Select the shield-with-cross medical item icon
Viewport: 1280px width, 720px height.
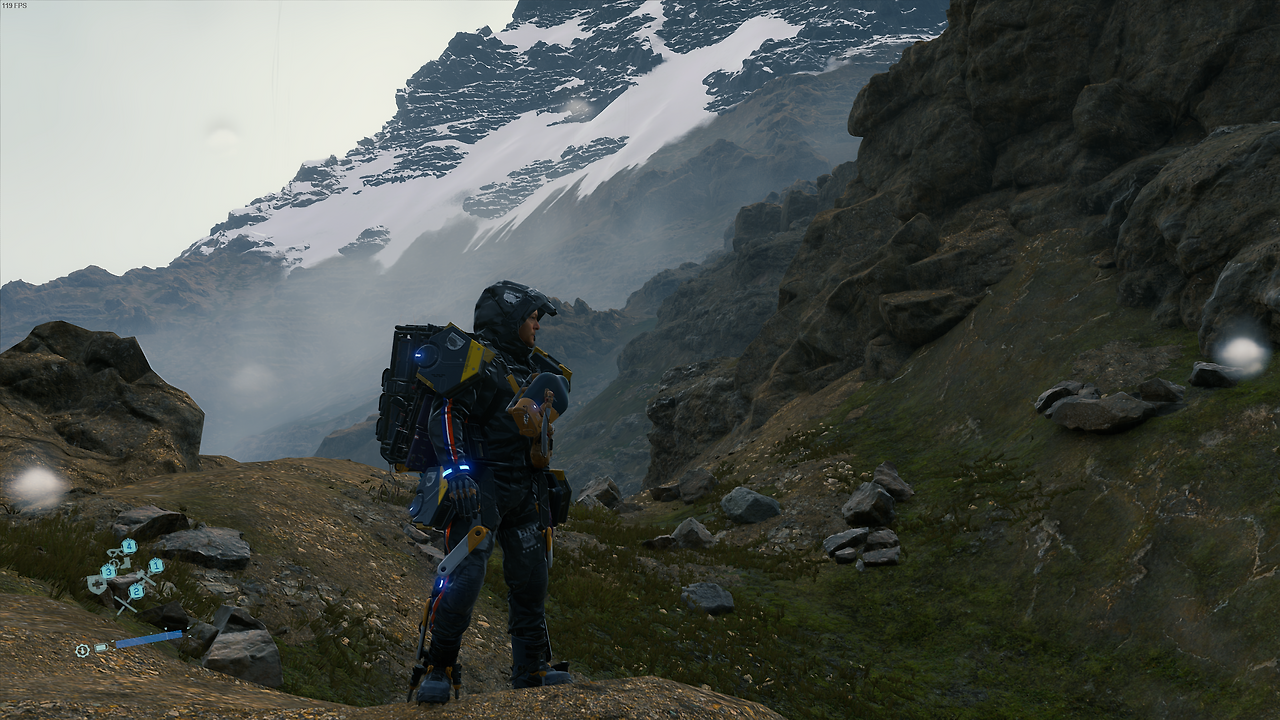[x=97, y=584]
